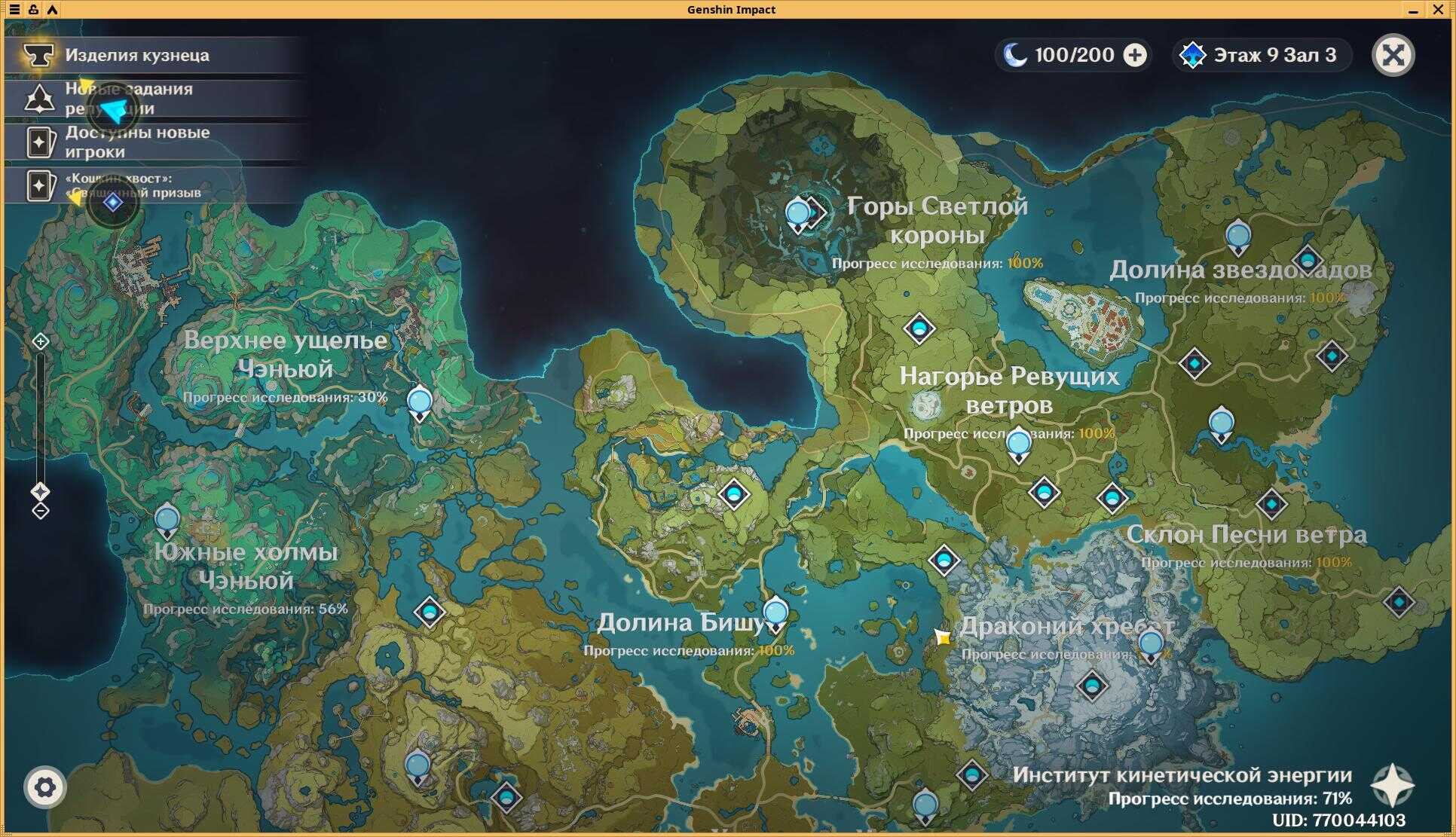Select the waypoint above Южные холмы Чэньюй

(x=167, y=519)
